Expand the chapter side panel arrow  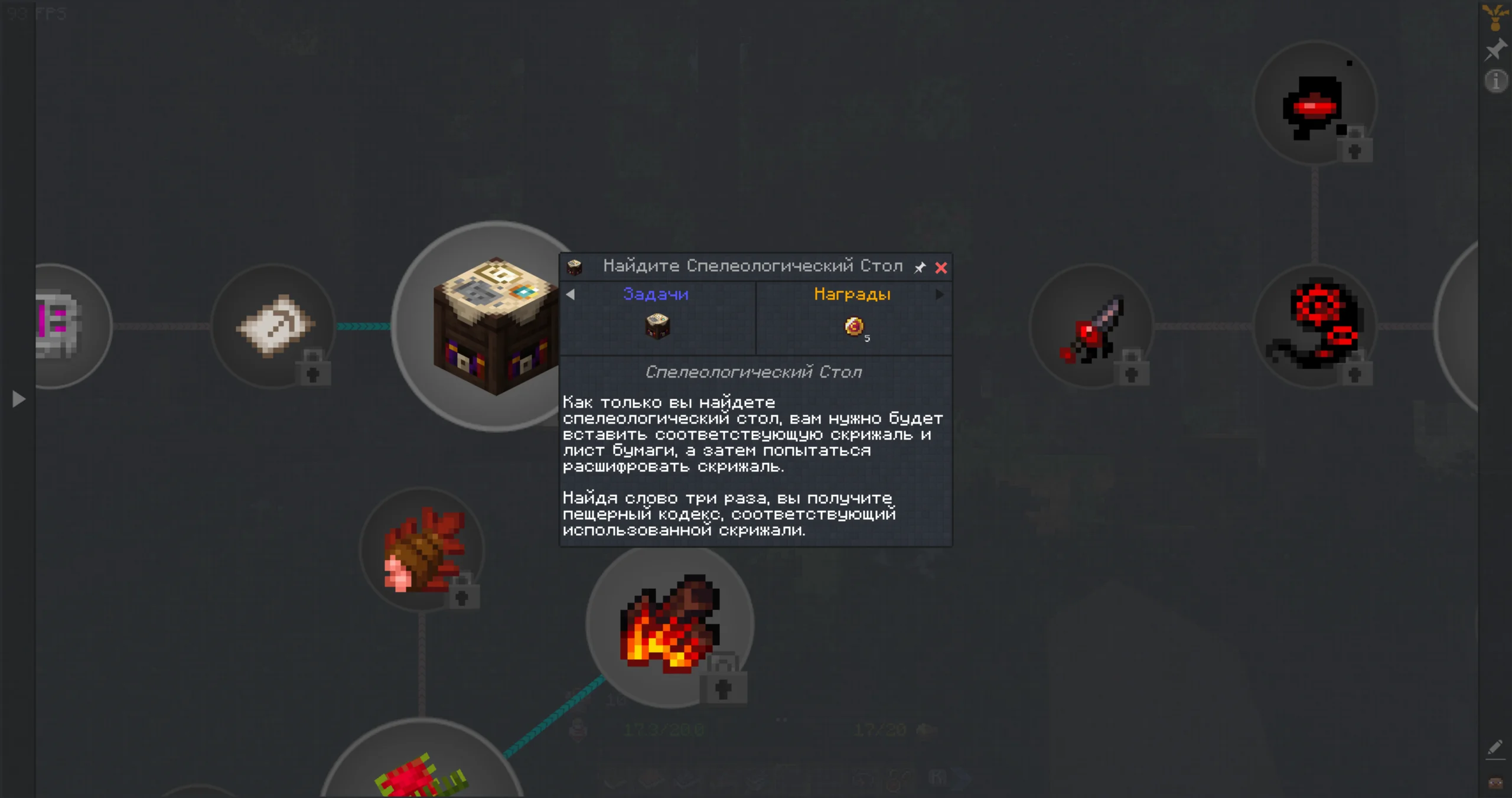point(18,399)
